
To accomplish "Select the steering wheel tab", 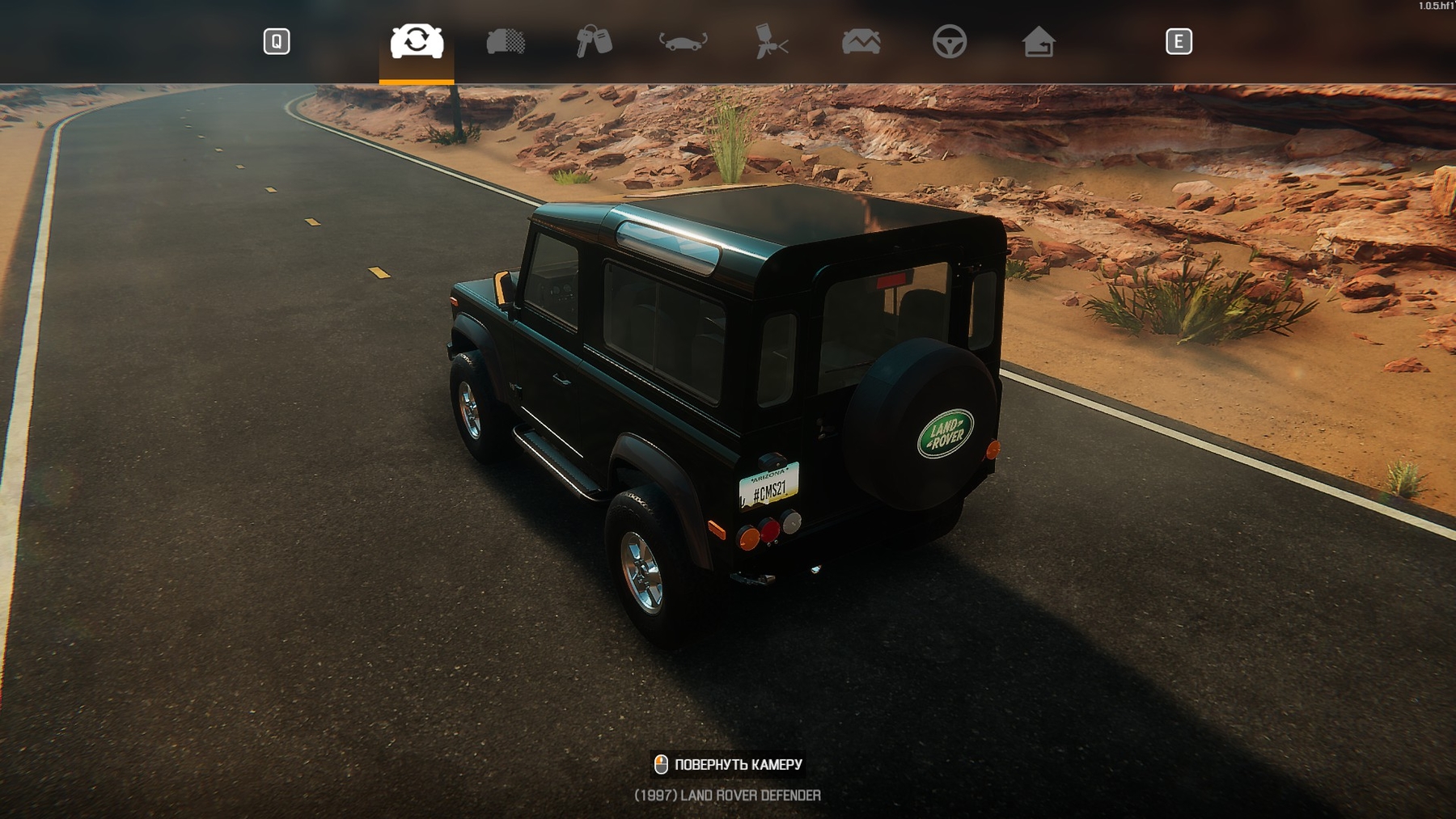I will click(949, 41).
